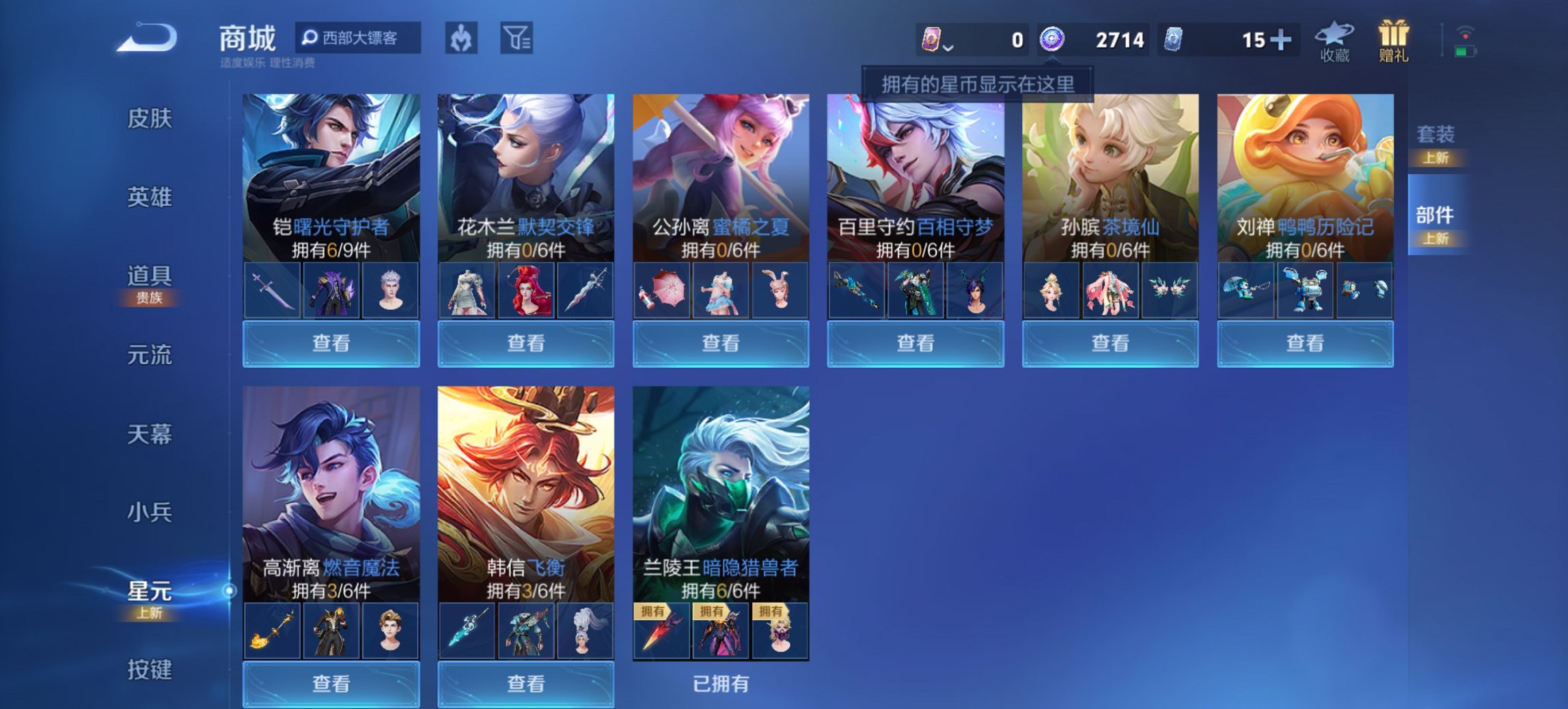Screen dimensions: 1568x709
Task: Click the star coin currency icon
Action: click(x=1052, y=39)
